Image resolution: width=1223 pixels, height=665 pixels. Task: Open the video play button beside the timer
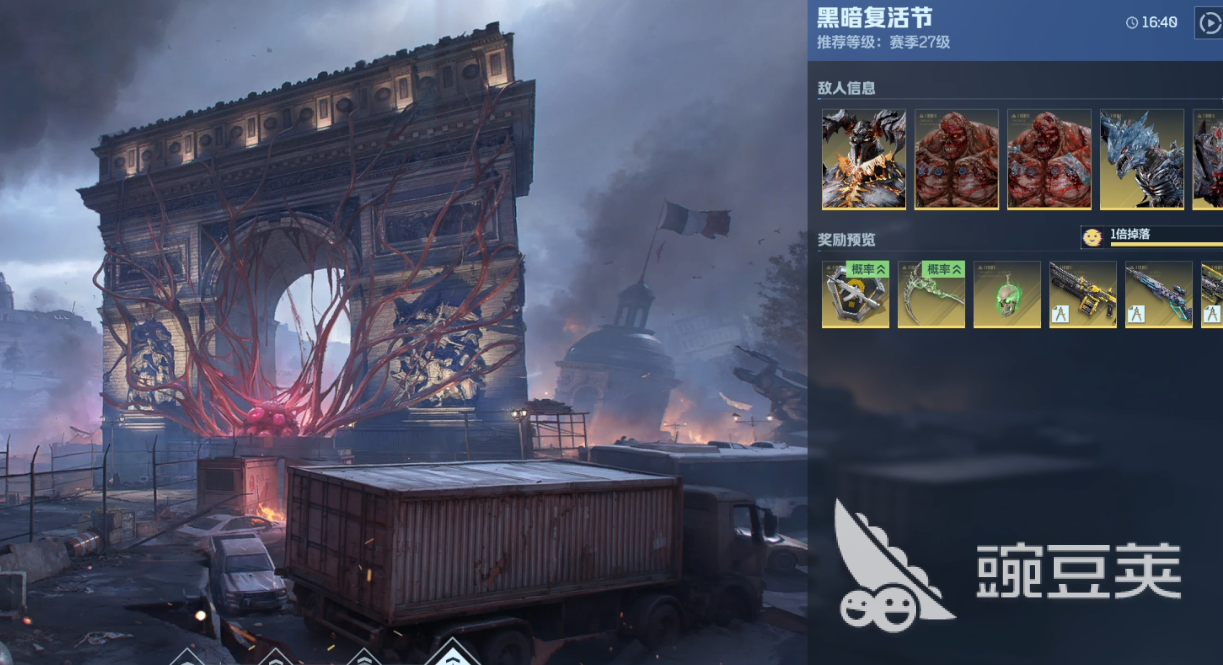point(1209,22)
